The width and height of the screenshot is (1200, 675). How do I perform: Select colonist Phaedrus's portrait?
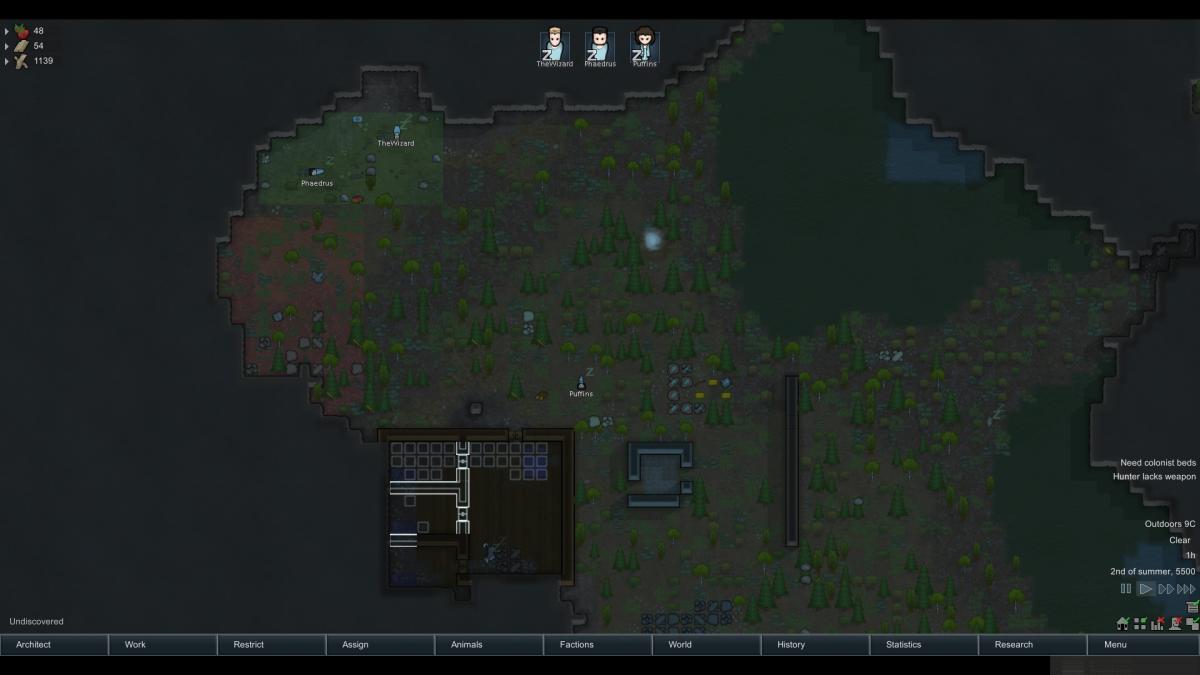[x=599, y=46]
